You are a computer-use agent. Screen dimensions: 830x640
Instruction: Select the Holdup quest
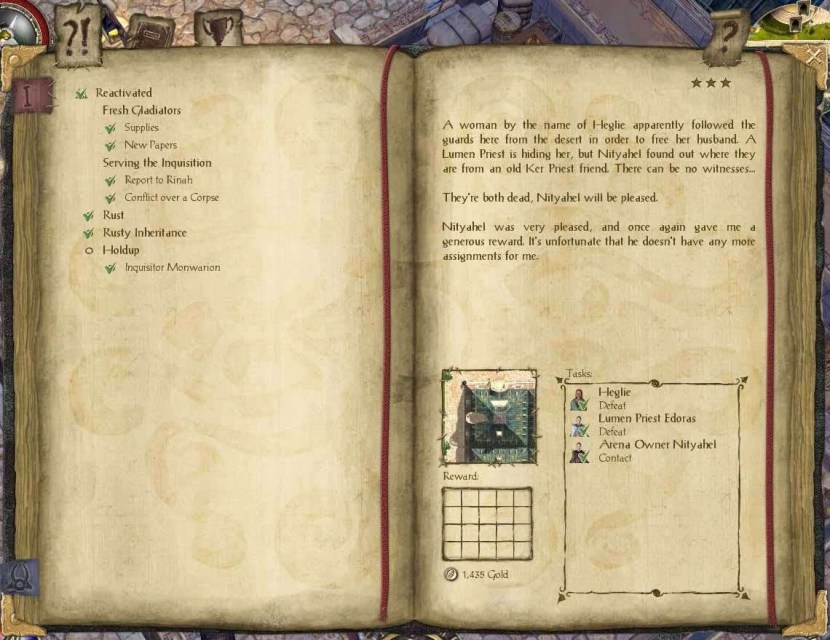click(x=120, y=250)
